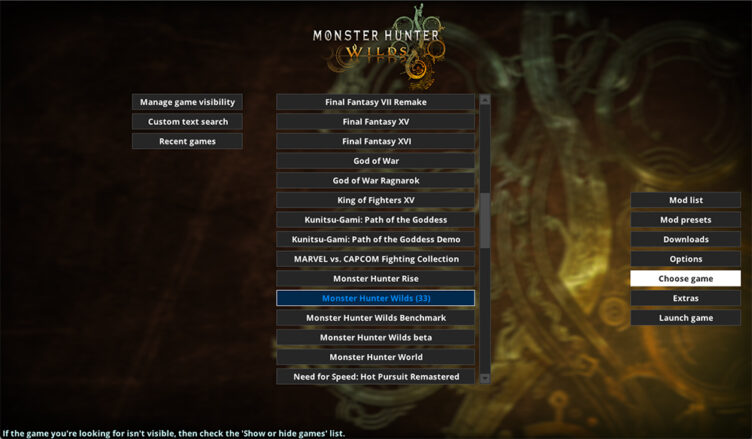Open the Mod list
This screenshot has width=752, height=439.
click(x=685, y=200)
